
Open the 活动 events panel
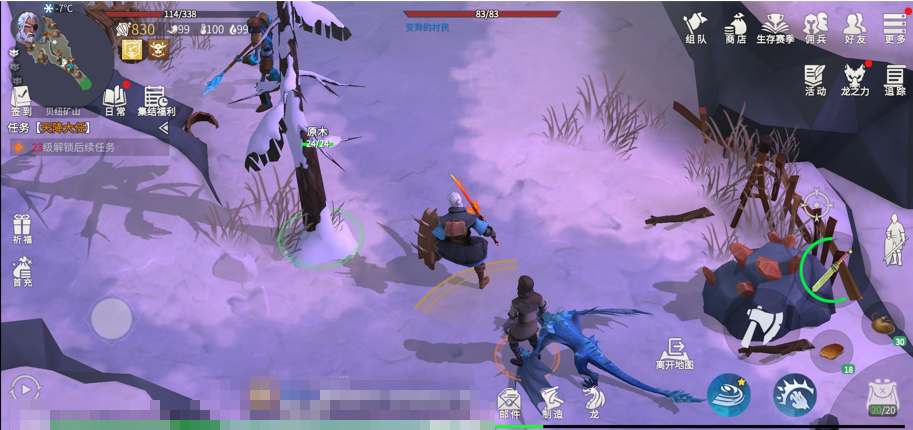(815, 79)
